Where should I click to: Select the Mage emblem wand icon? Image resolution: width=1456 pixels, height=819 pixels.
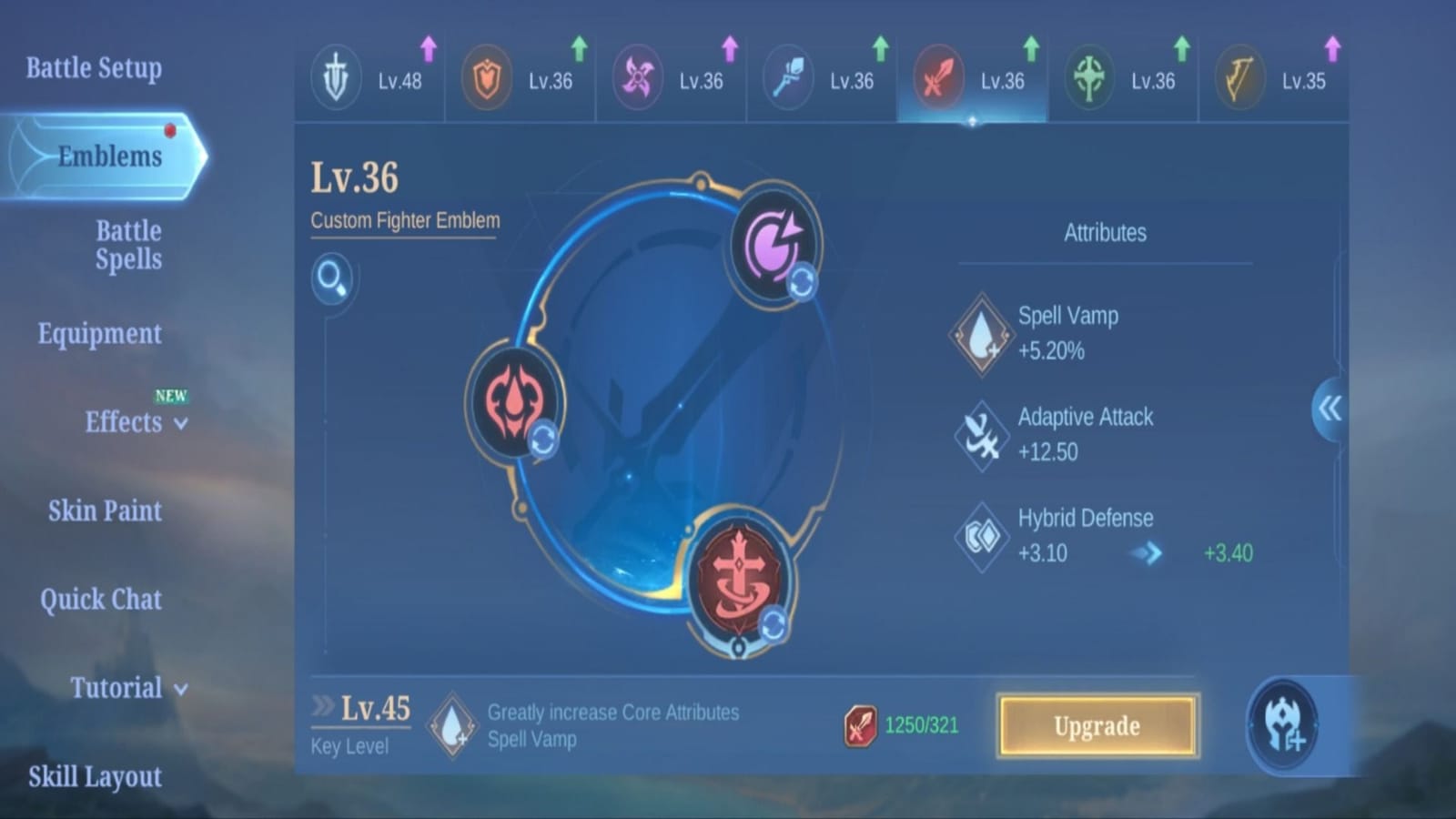pos(788,77)
